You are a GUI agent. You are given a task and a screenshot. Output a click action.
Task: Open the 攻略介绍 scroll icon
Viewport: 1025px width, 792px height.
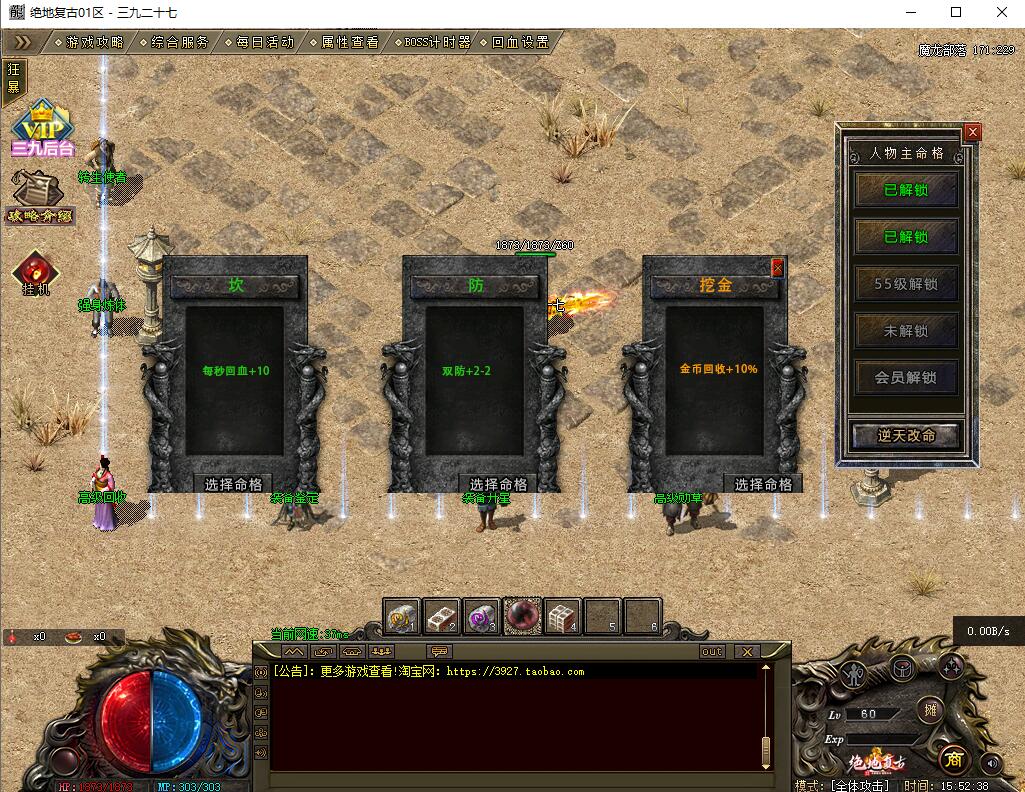click(x=39, y=195)
